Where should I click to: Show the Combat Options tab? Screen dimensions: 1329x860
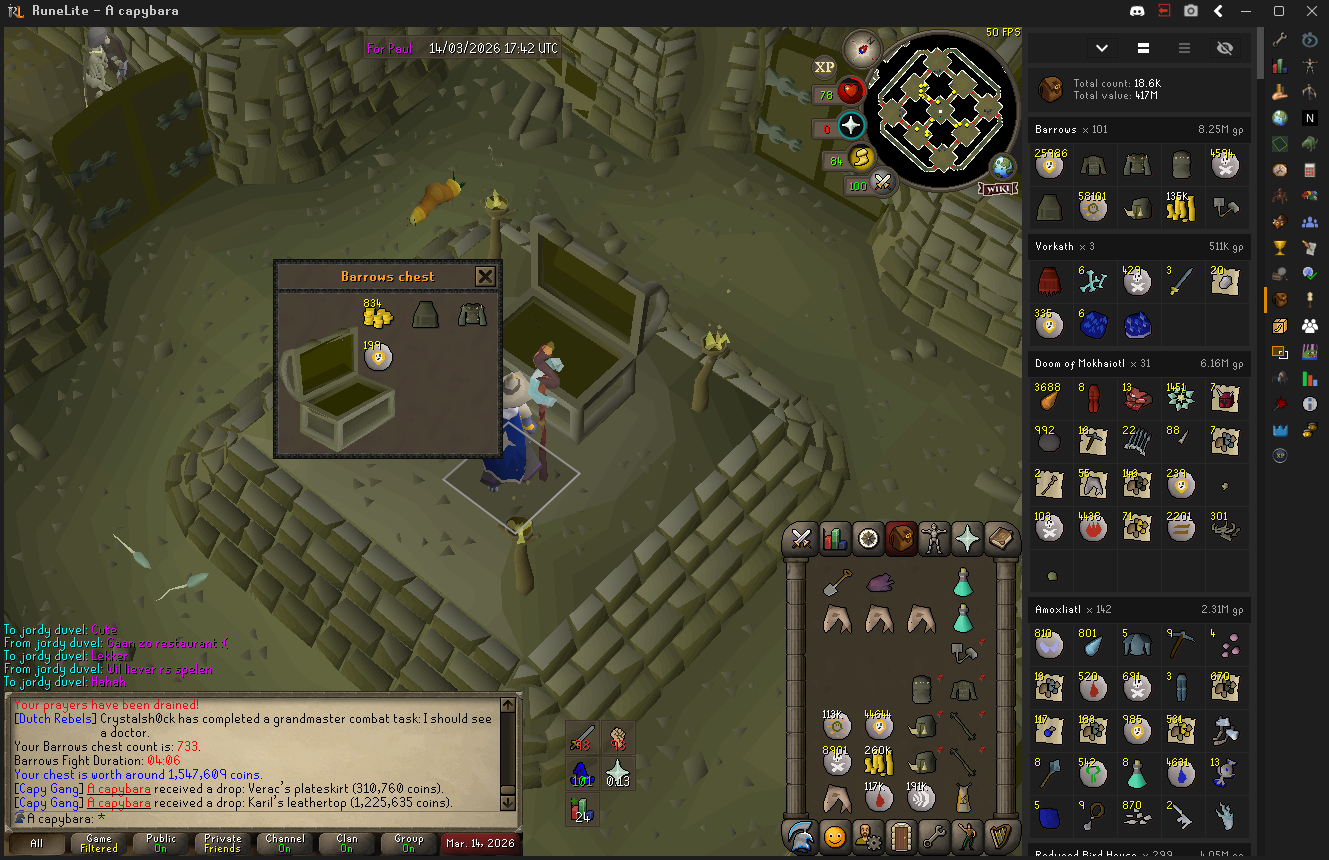800,539
